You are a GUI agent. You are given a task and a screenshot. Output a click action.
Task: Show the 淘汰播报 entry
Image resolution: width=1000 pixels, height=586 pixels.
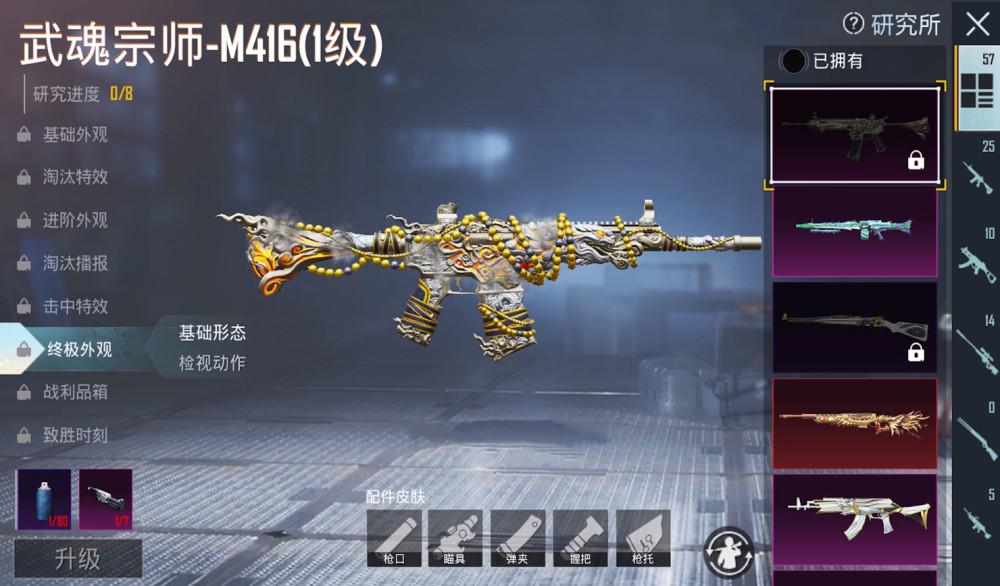(x=74, y=264)
